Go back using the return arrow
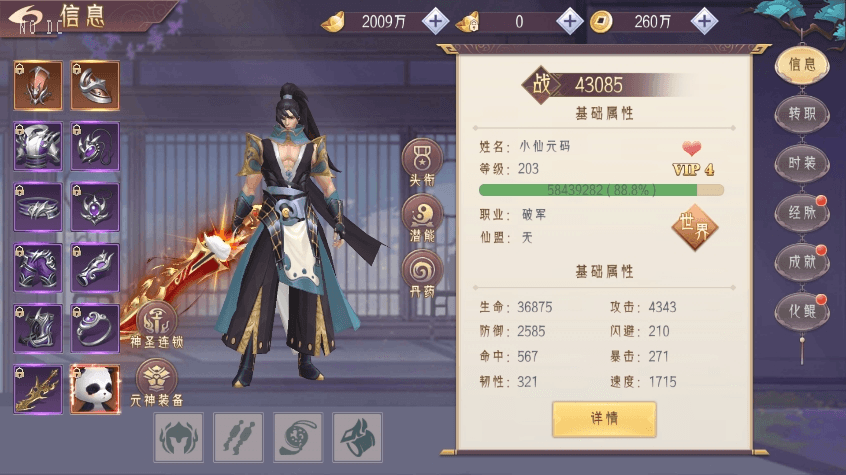Image resolution: width=846 pixels, height=475 pixels. pyautogui.click(x=28, y=17)
